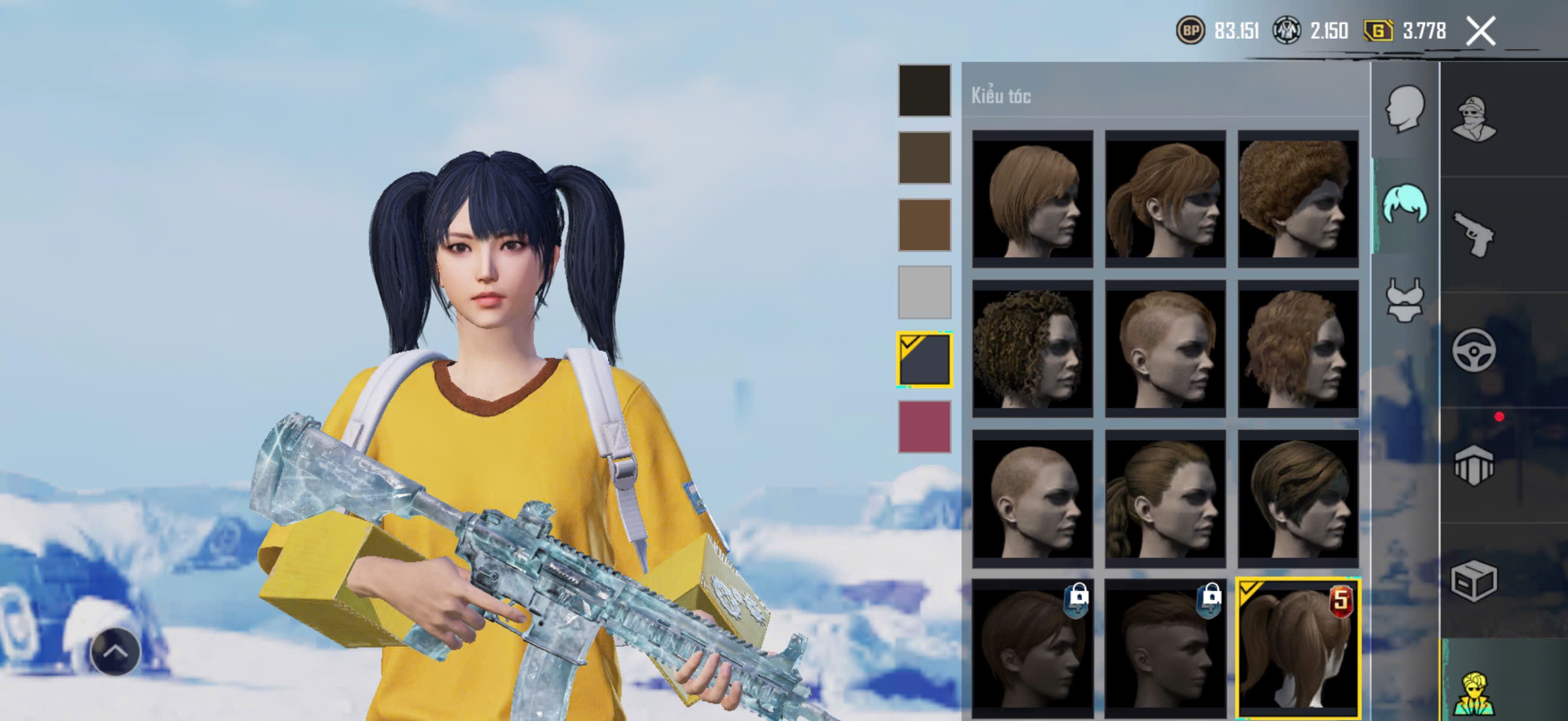Select the twin pigtails hairstyle with badge 5

1298,648
